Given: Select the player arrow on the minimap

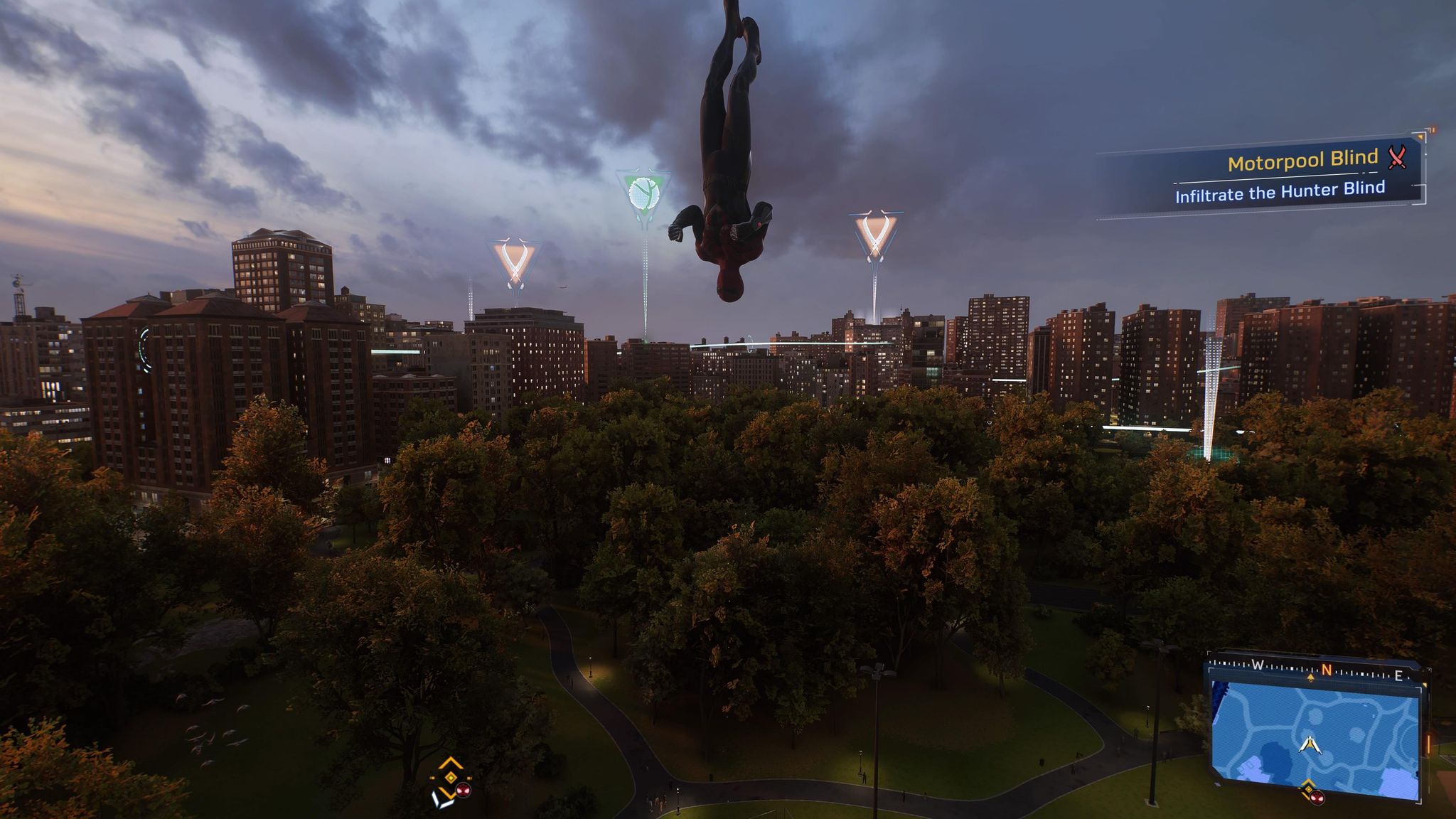Looking at the screenshot, I should (x=1308, y=744).
